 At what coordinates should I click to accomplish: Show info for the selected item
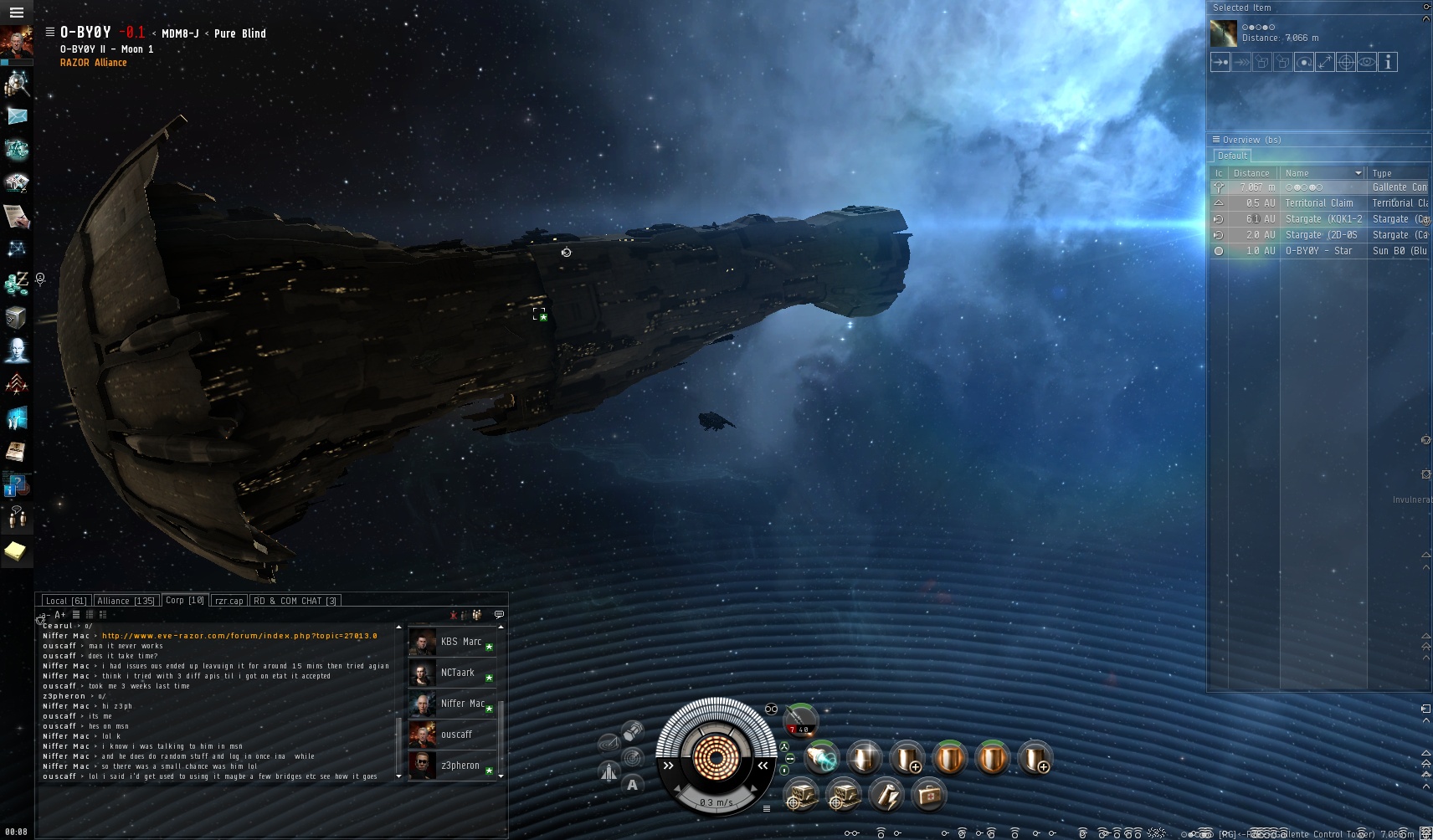coord(1388,63)
